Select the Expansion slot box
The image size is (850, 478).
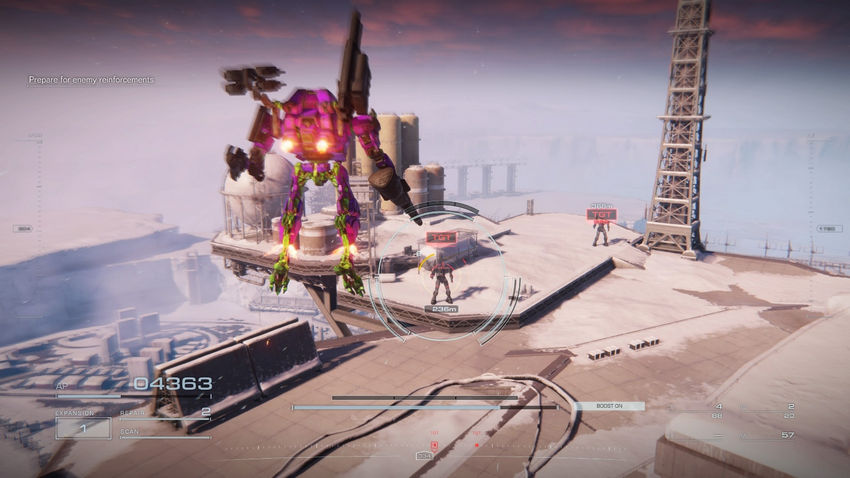pyautogui.click(x=83, y=427)
